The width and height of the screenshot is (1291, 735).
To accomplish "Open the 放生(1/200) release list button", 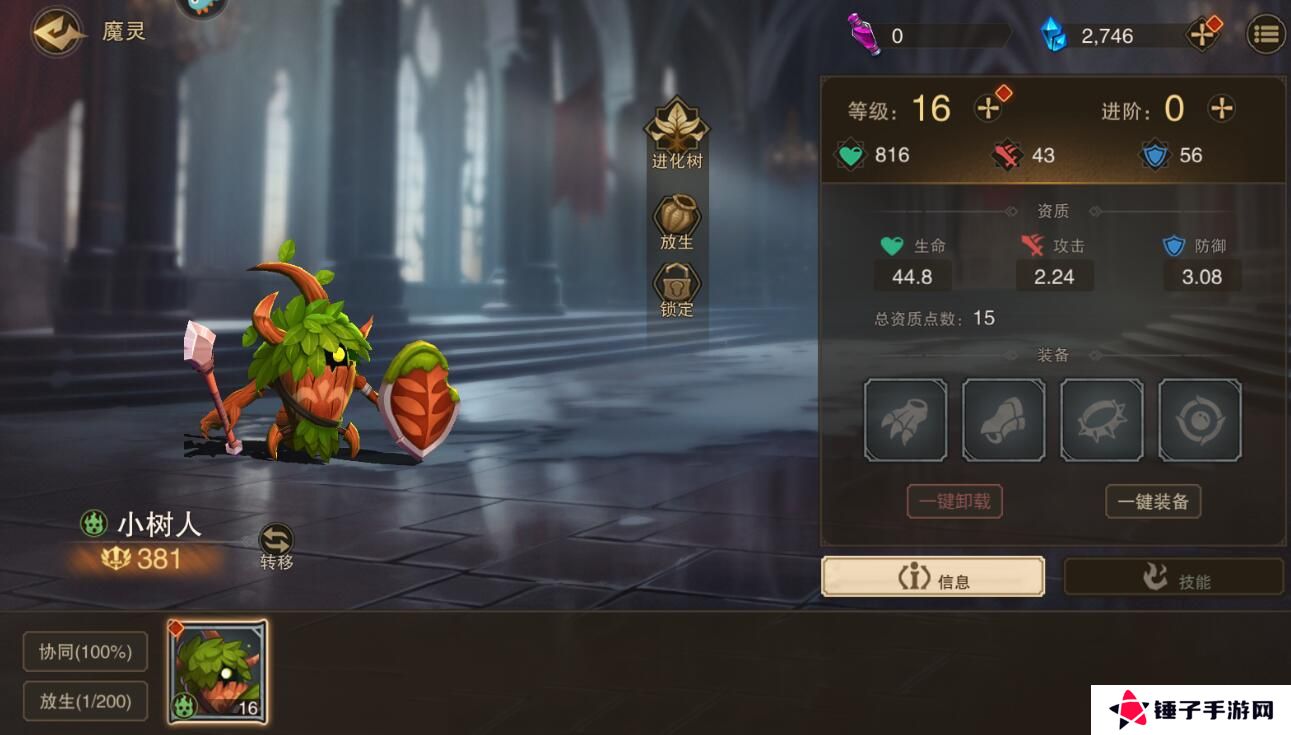I will coord(85,701).
